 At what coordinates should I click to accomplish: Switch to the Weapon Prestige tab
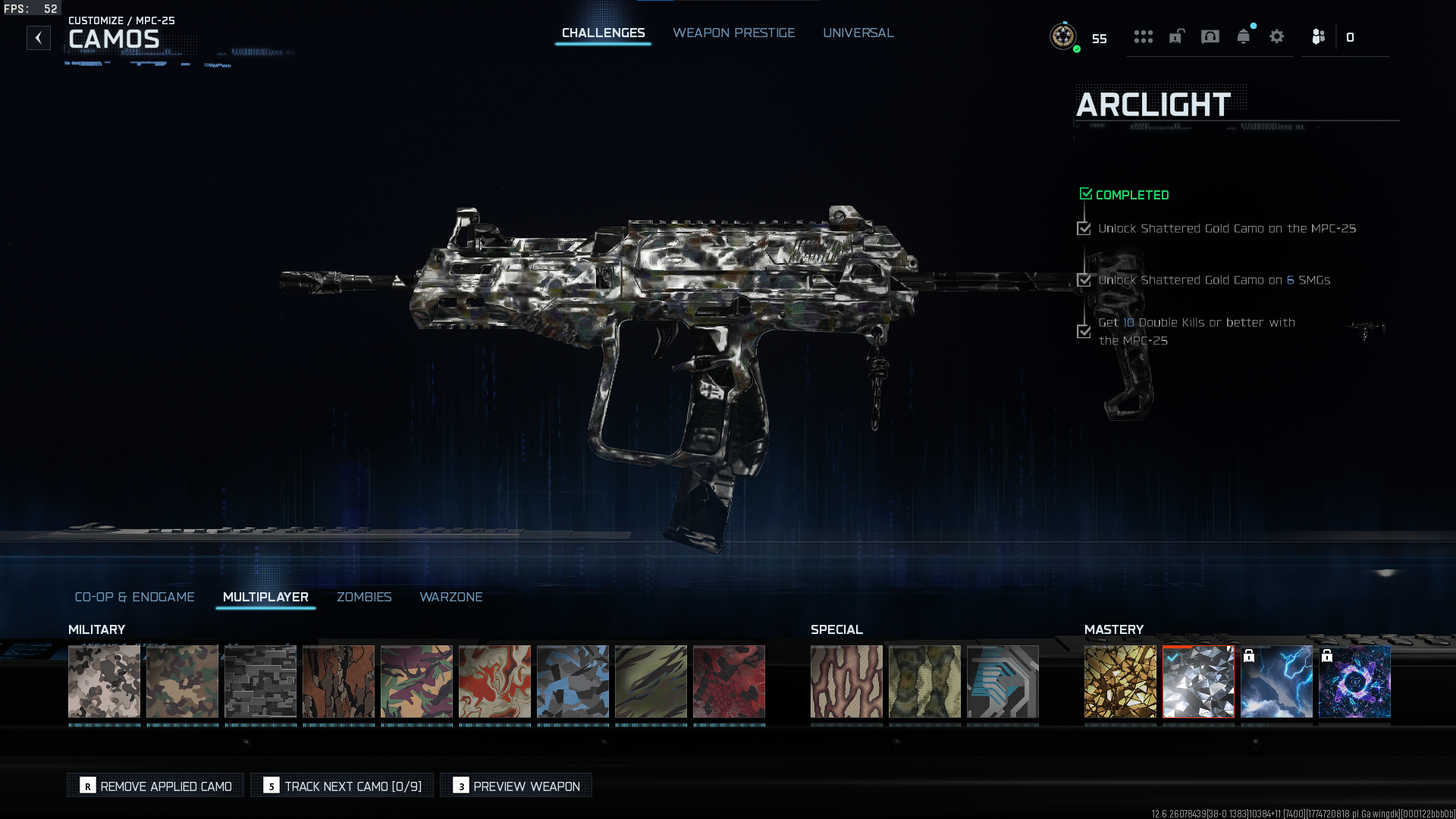click(x=733, y=33)
